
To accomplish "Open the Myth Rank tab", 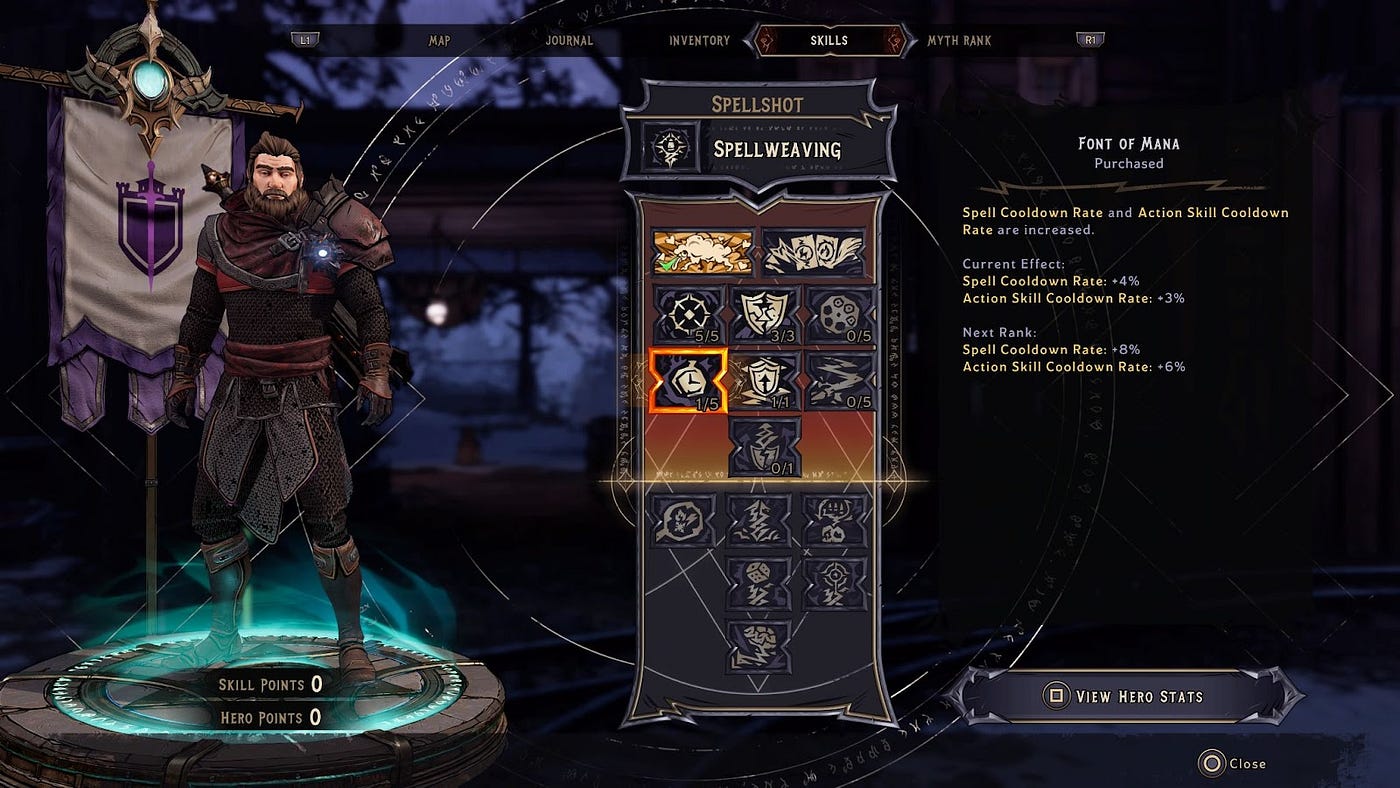I will tap(959, 40).
